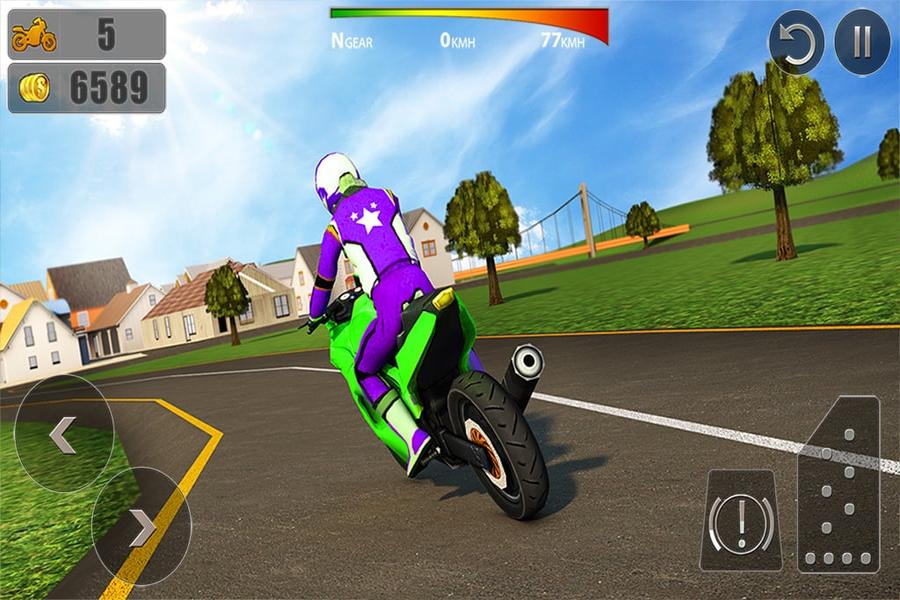Steer right with the right arrow button
900x600 pixels.
pos(141,526)
